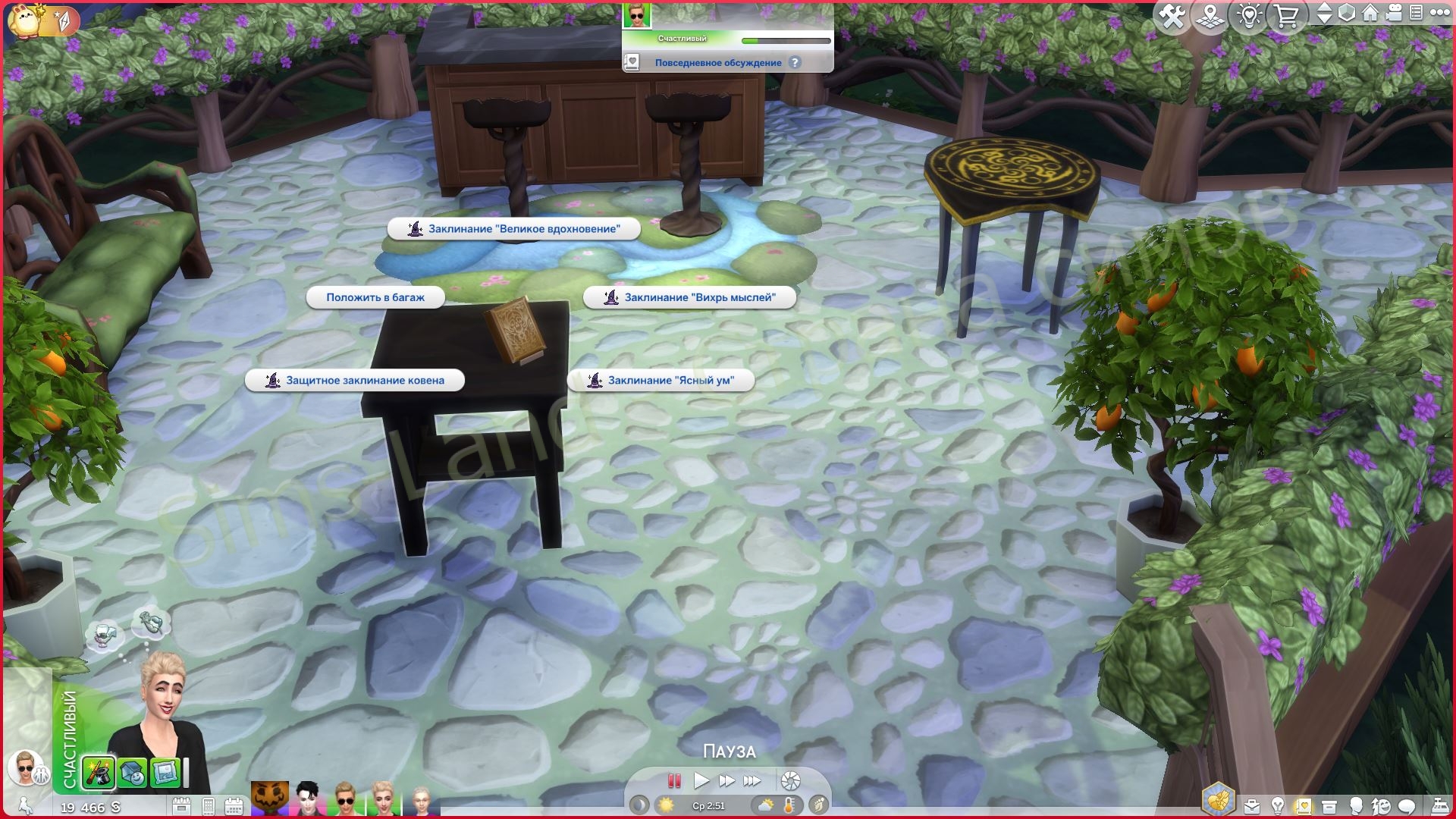
Task: Select the pumpkin-head sim portrait
Action: point(270,799)
